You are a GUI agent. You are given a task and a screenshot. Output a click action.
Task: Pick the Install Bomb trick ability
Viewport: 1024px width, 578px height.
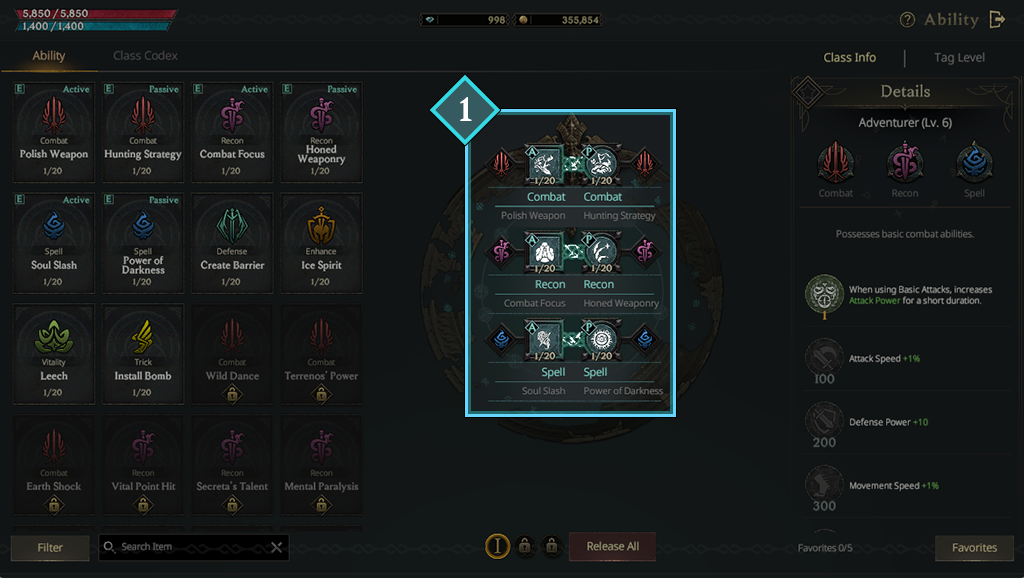click(x=143, y=354)
